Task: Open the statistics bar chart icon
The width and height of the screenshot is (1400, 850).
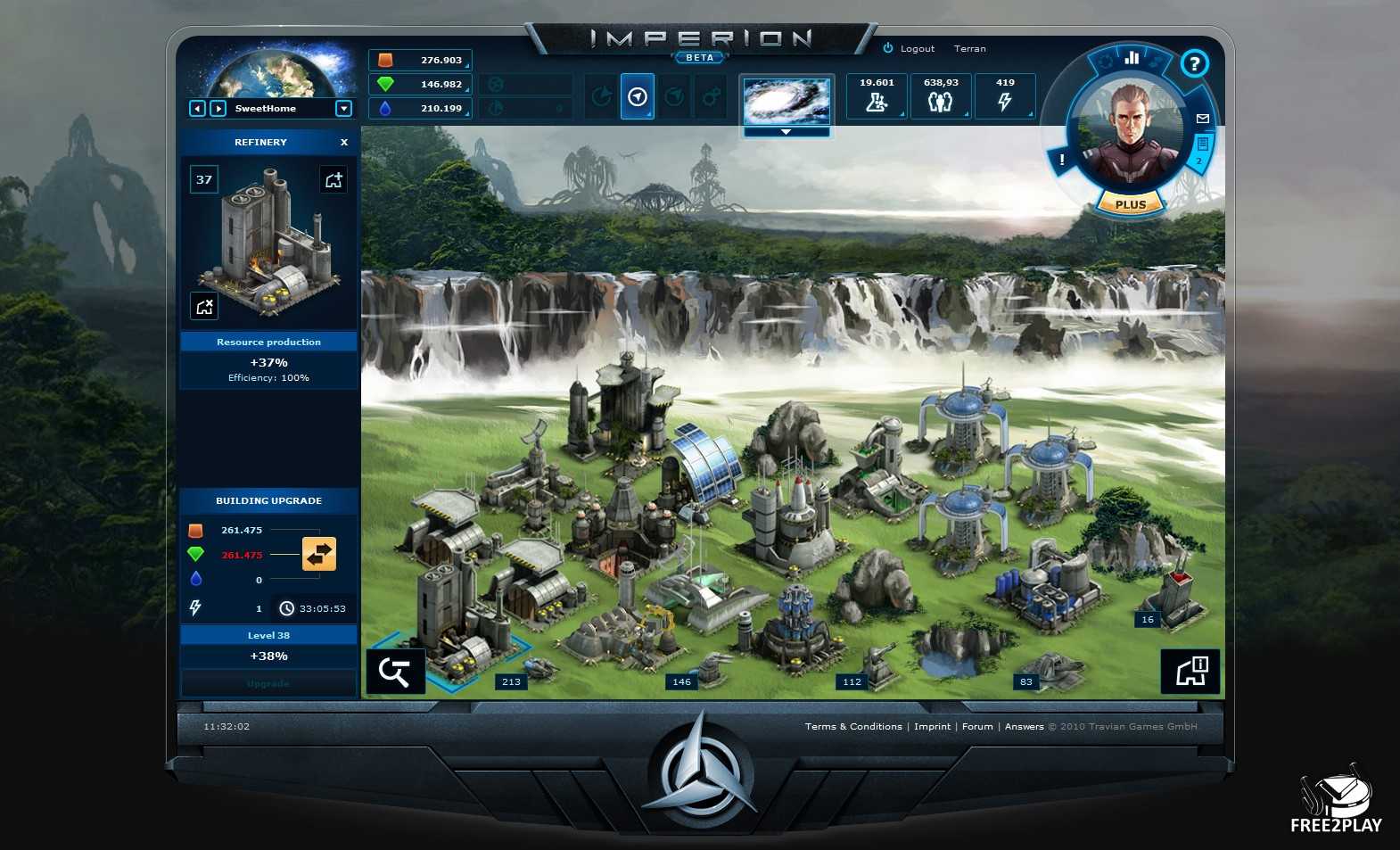Action: [x=1132, y=58]
